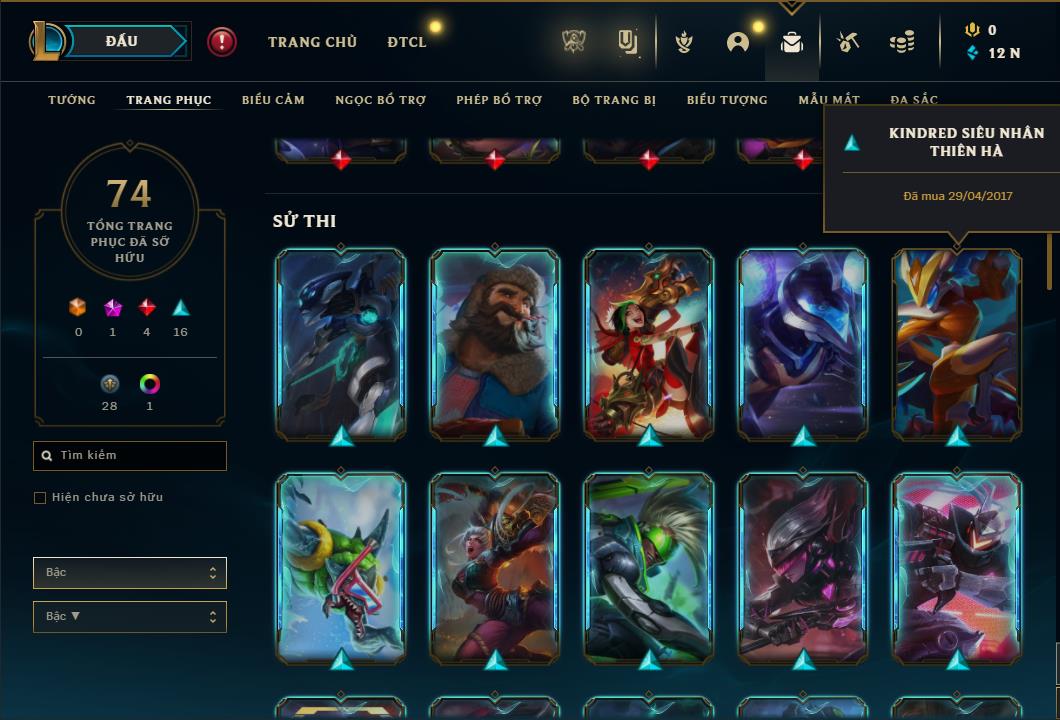Choose the red-outfit Jinx skin card
The image size is (1060, 720).
click(649, 343)
